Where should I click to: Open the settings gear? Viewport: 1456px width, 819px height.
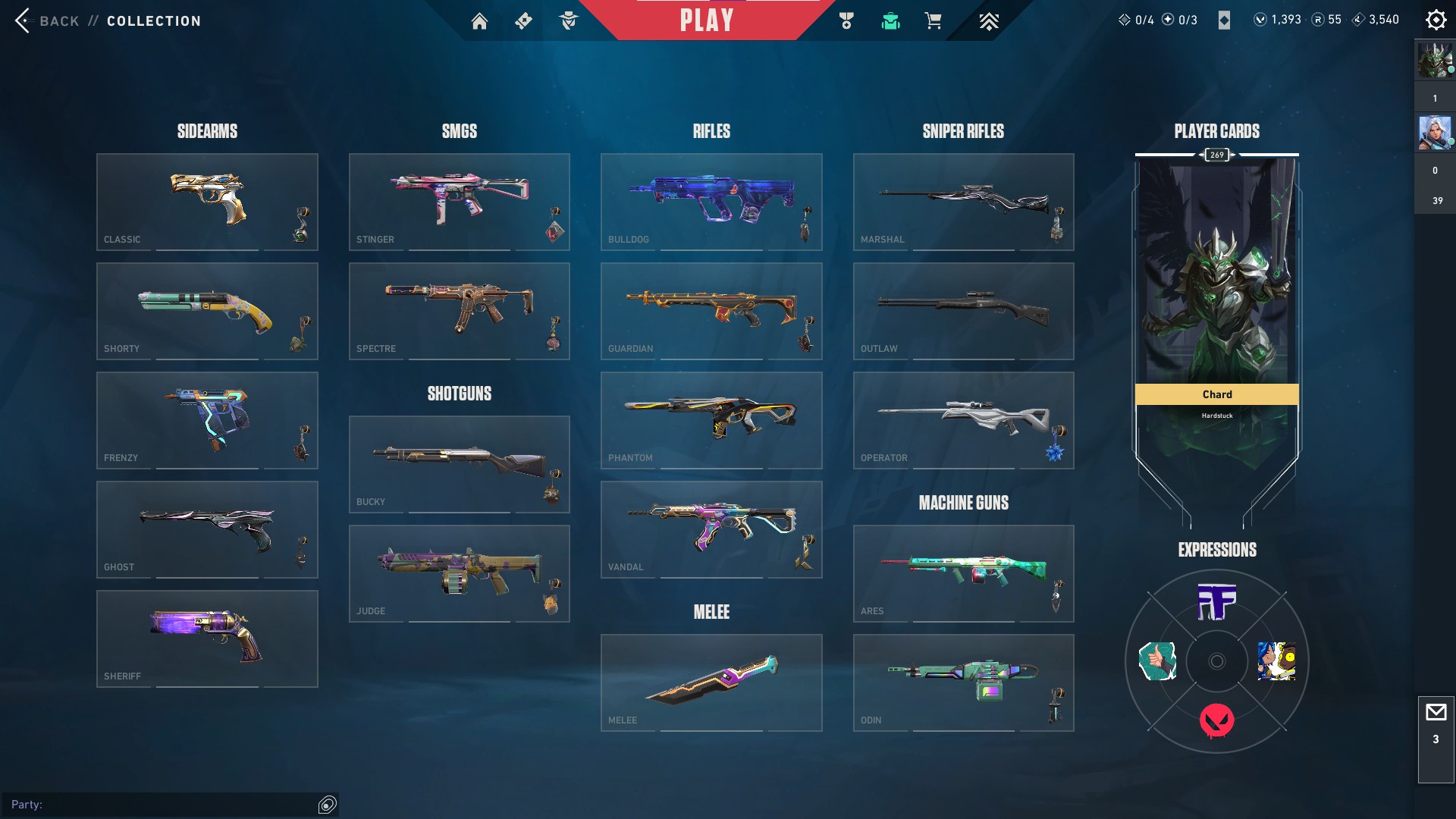tap(1436, 20)
